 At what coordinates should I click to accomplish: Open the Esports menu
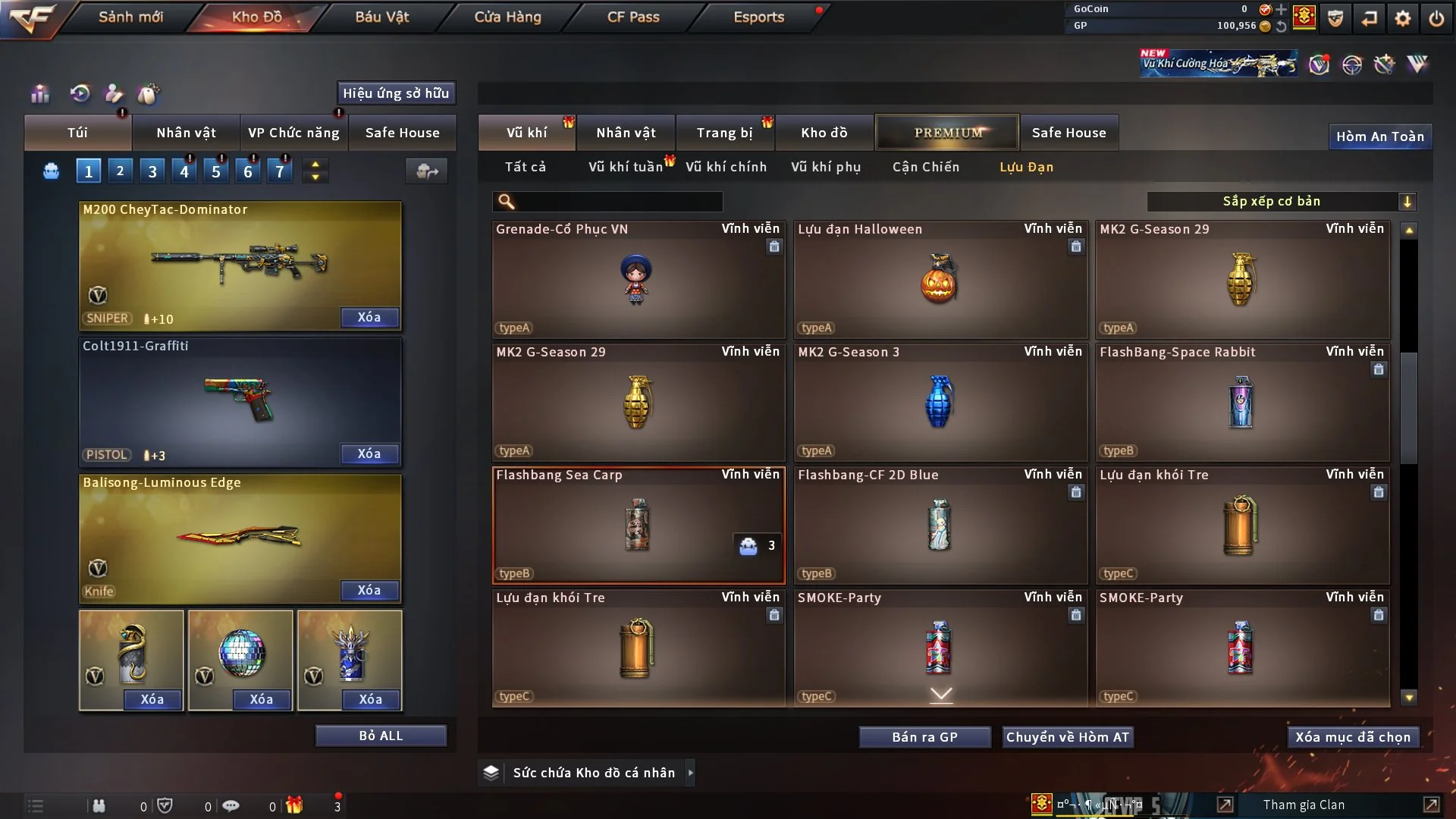(x=758, y=17)
